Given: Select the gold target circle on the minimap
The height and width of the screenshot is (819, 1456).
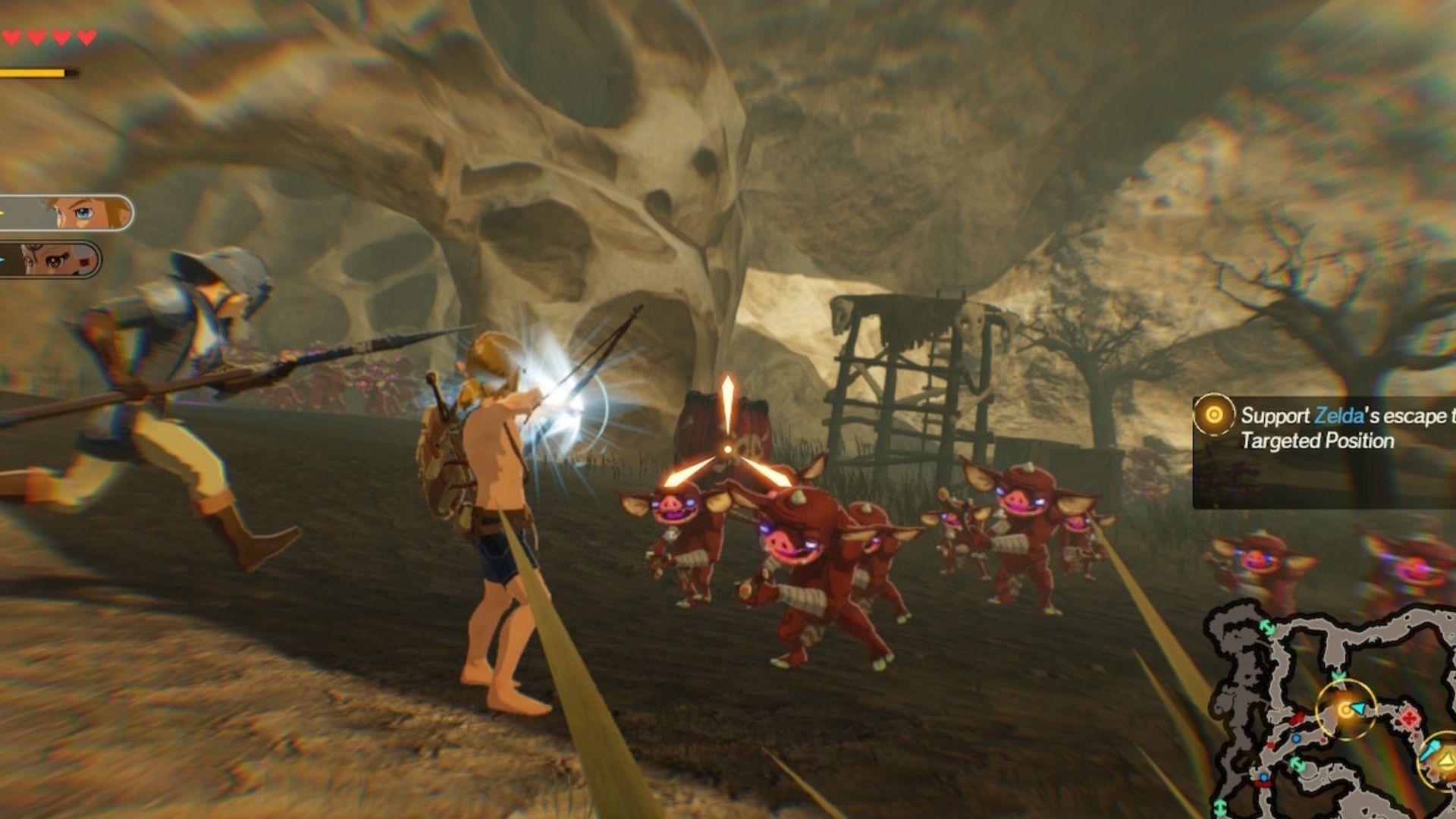Looking at the screenshot, I should [x=1346, y=708].
